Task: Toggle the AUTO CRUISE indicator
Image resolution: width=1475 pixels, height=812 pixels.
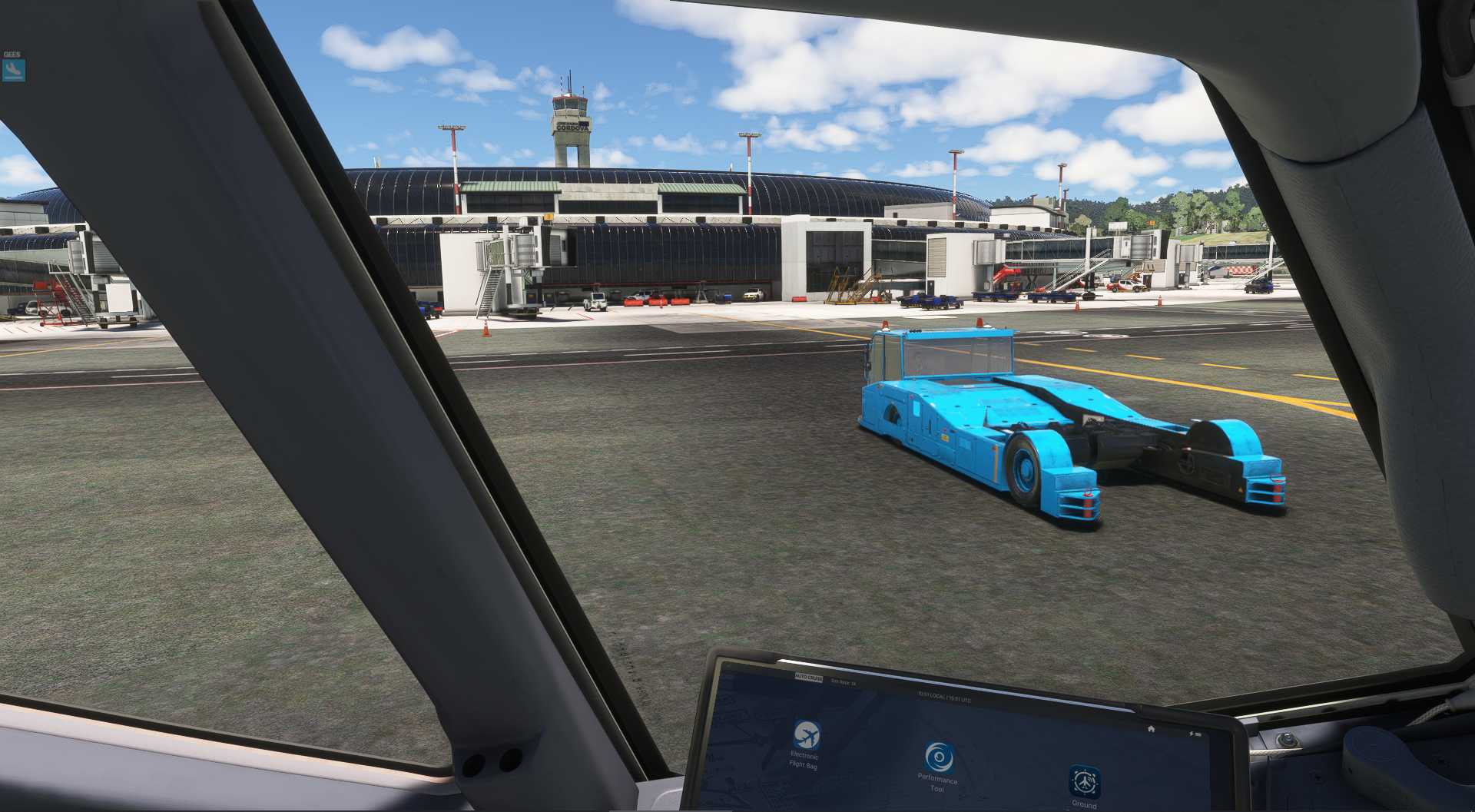Action: point(807,678)
